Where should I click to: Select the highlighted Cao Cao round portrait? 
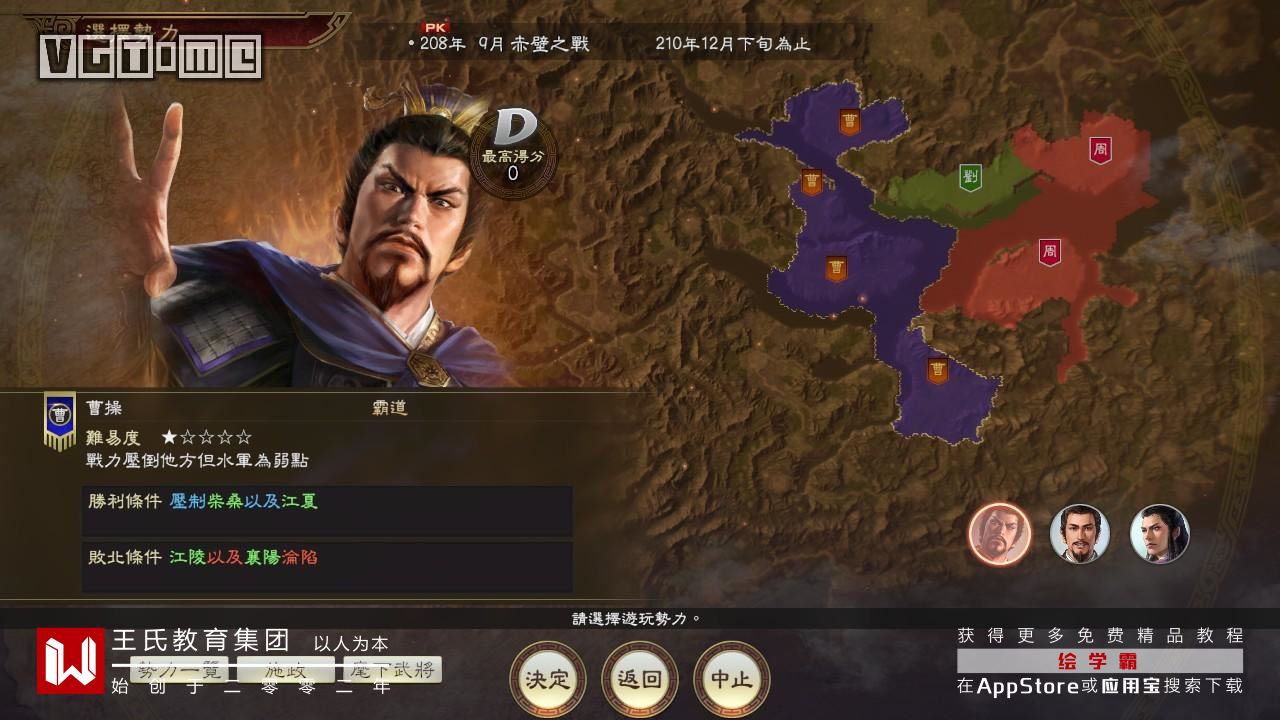coord(999,533)
